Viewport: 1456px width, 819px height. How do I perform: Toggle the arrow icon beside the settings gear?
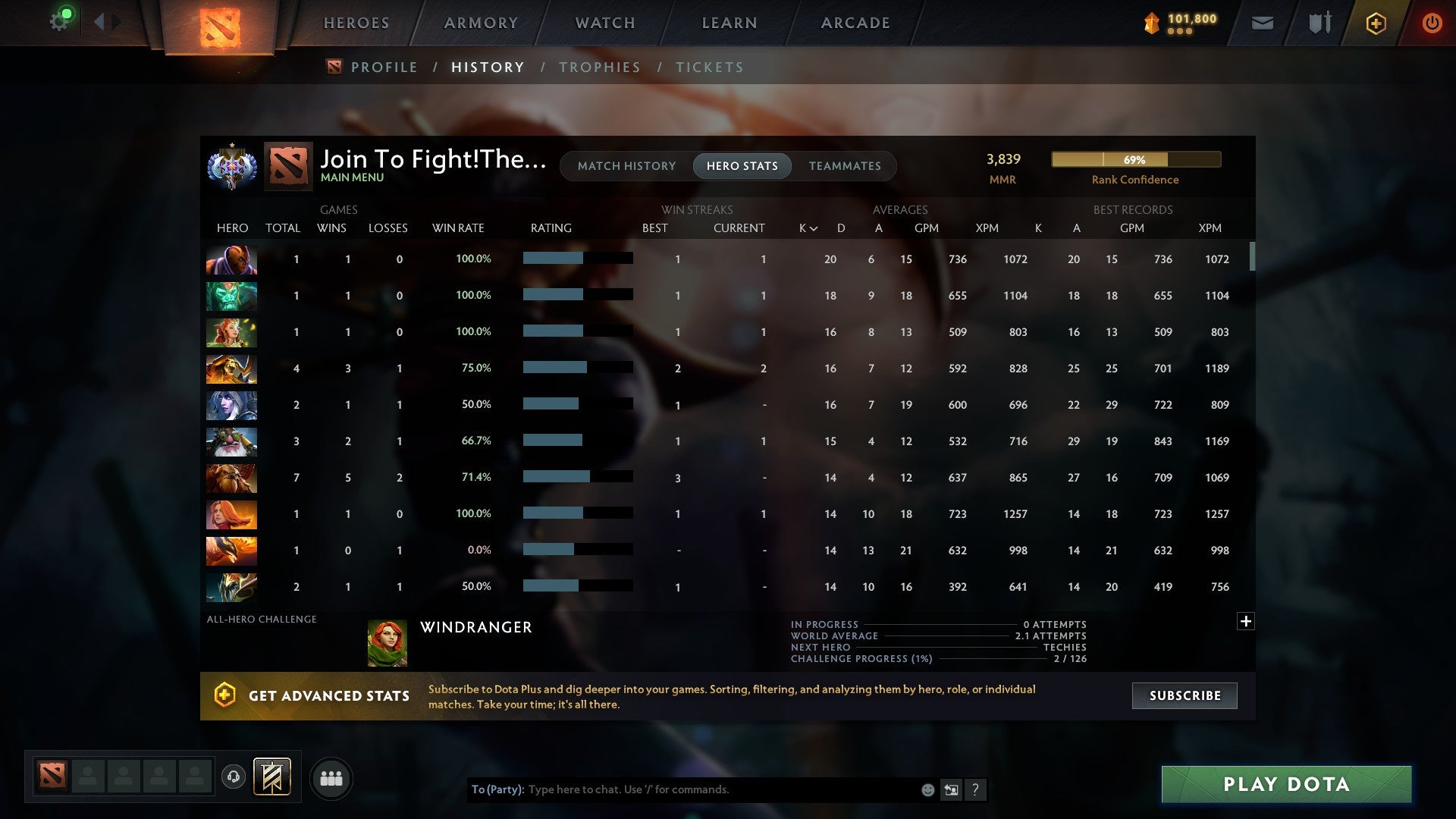pyautogui.click(x=102, y=21)
